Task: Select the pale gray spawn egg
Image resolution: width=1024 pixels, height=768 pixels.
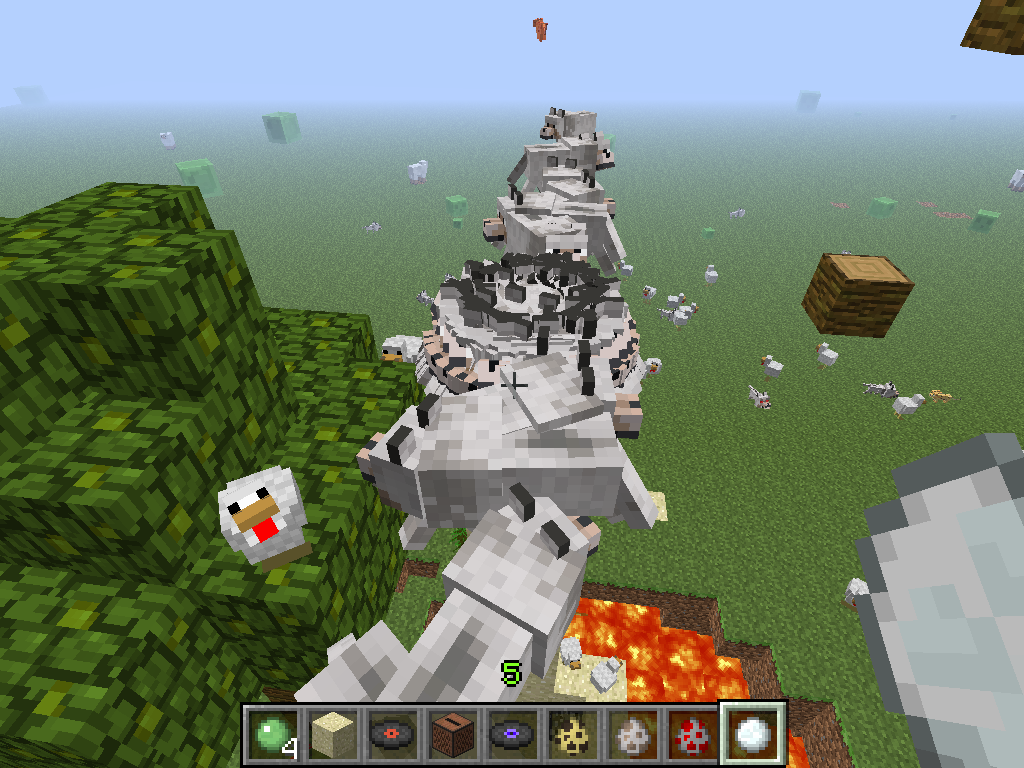Action: [x=631, y=732]
